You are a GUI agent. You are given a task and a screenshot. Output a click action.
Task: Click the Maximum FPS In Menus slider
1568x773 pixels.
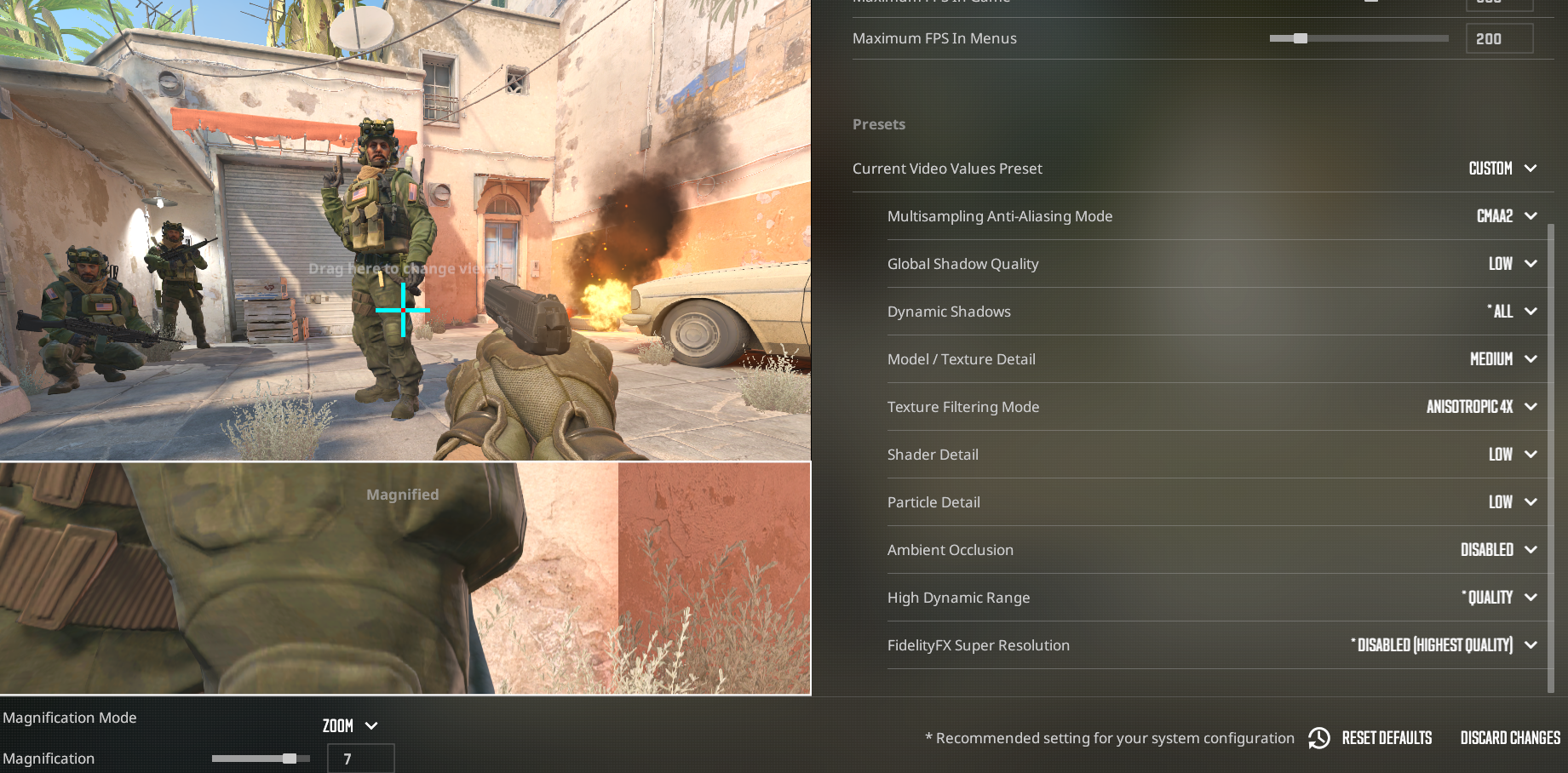click(1358, 38)
